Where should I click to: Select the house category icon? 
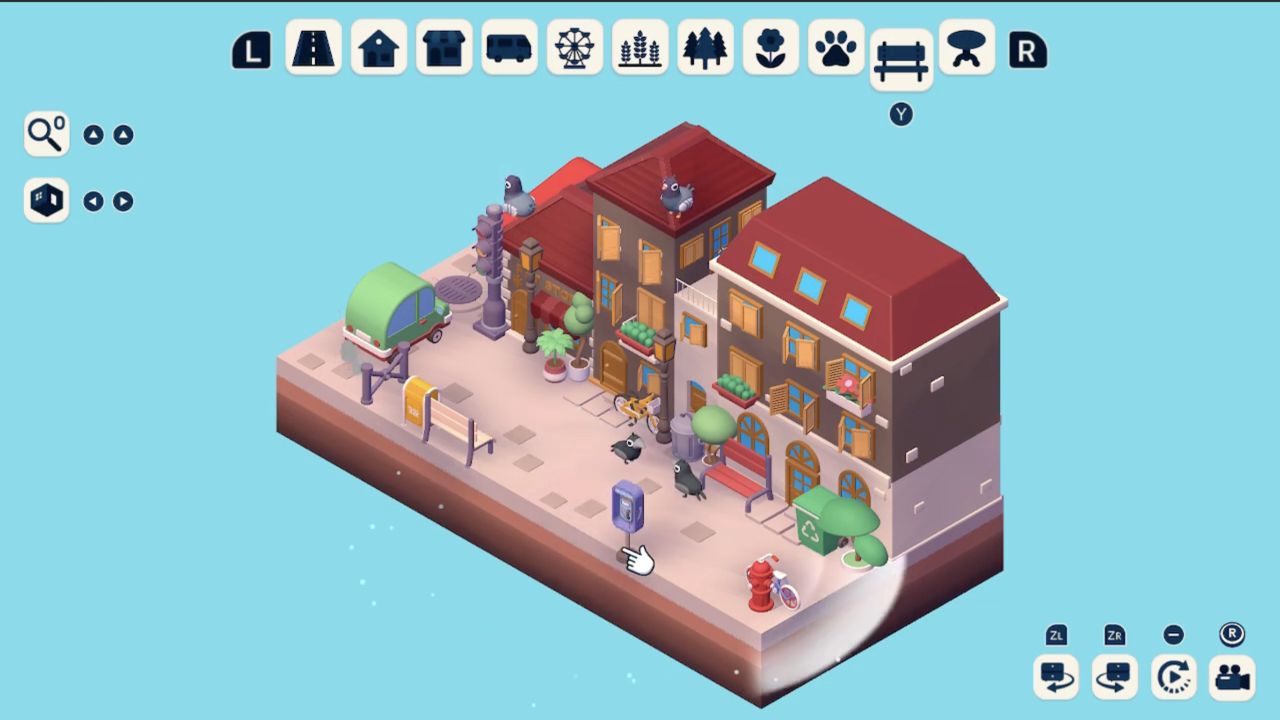(378, 48)
